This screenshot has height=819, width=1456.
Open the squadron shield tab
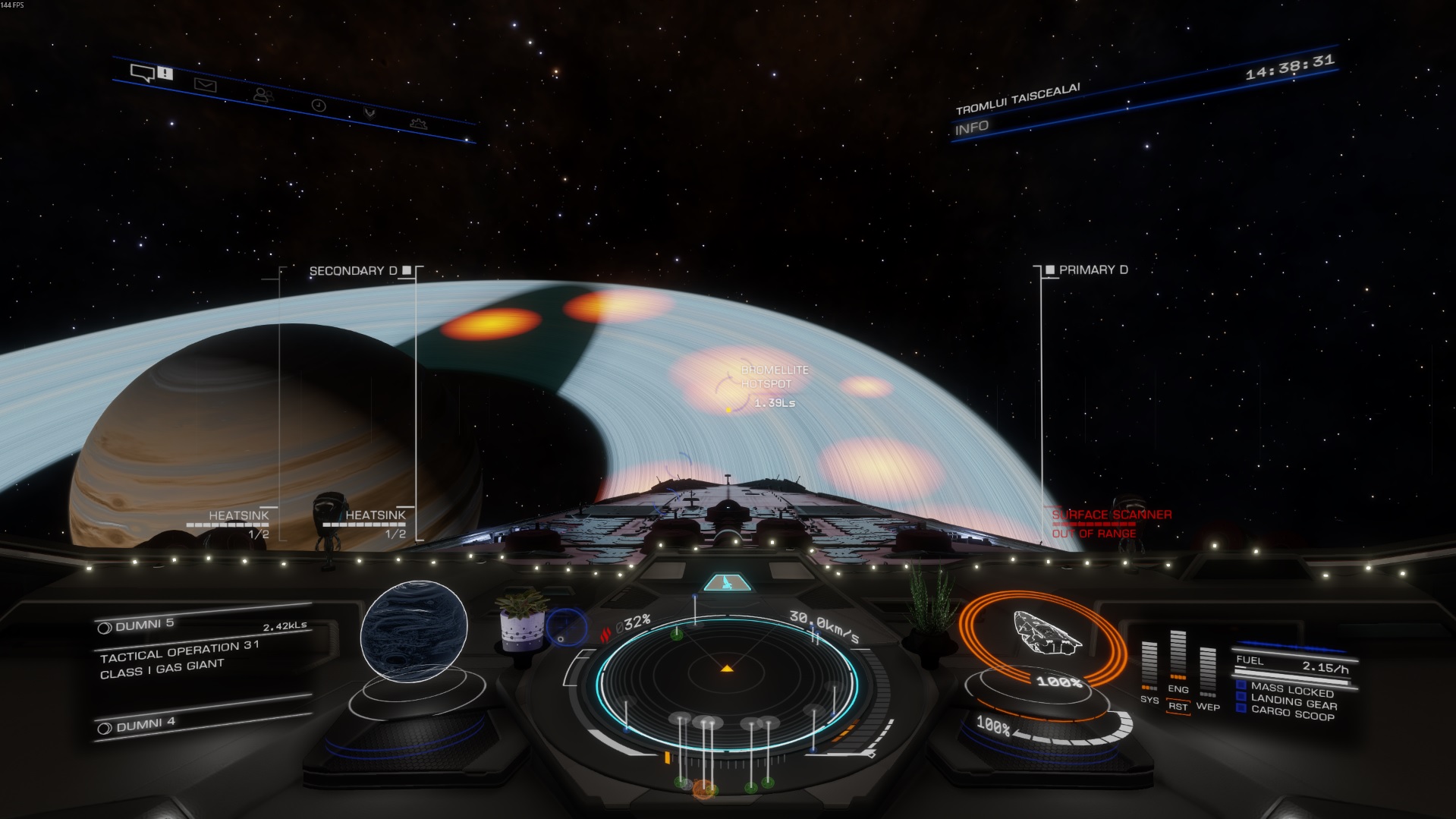[x=370, y=114]
